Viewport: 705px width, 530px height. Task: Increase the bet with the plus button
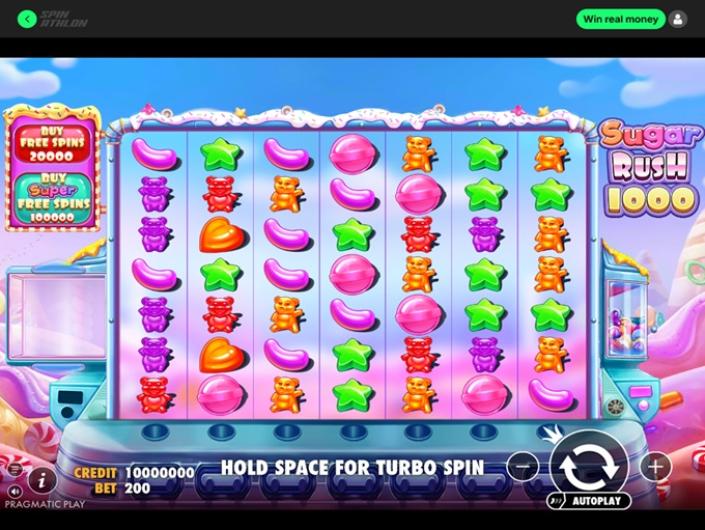[655, 466]
